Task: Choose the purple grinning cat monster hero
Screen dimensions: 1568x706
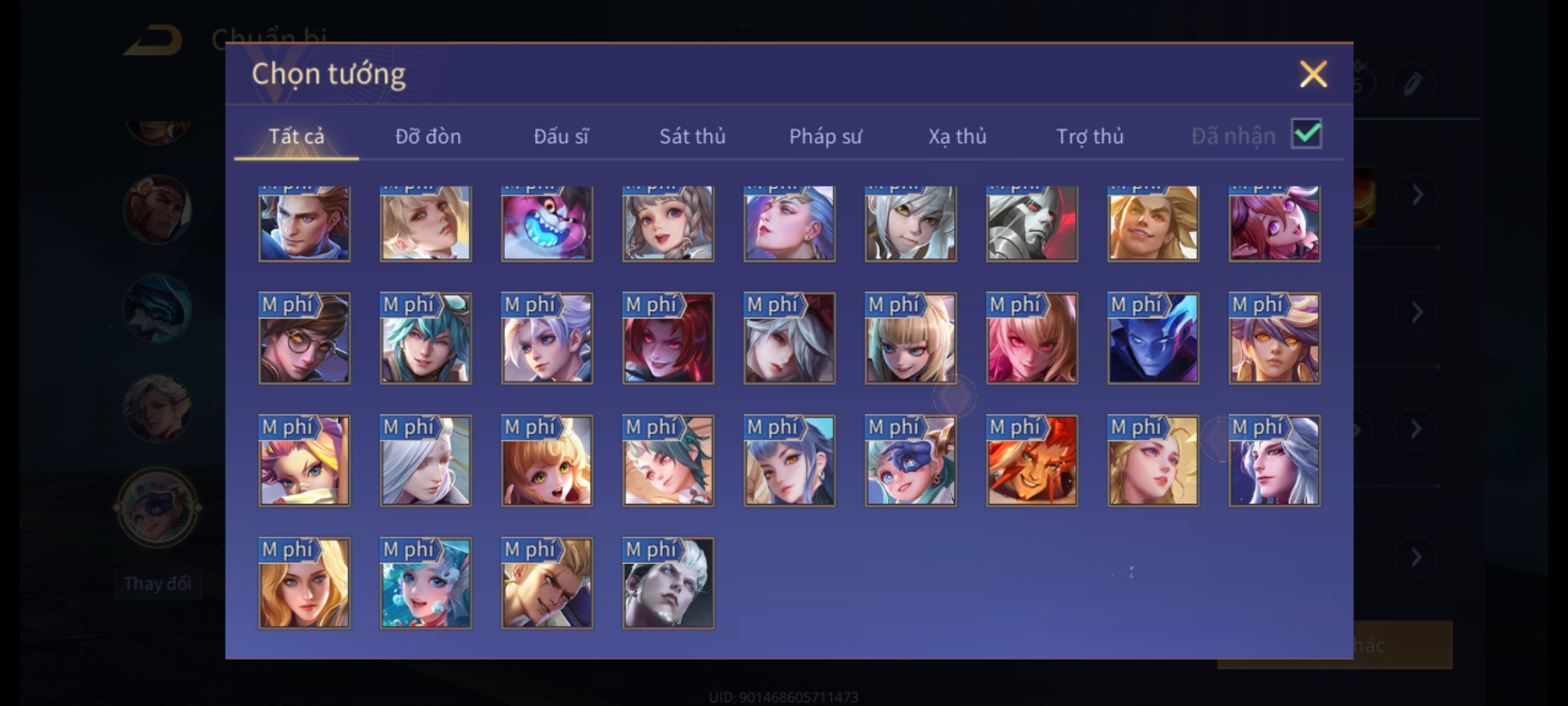Action: point(547,224)
